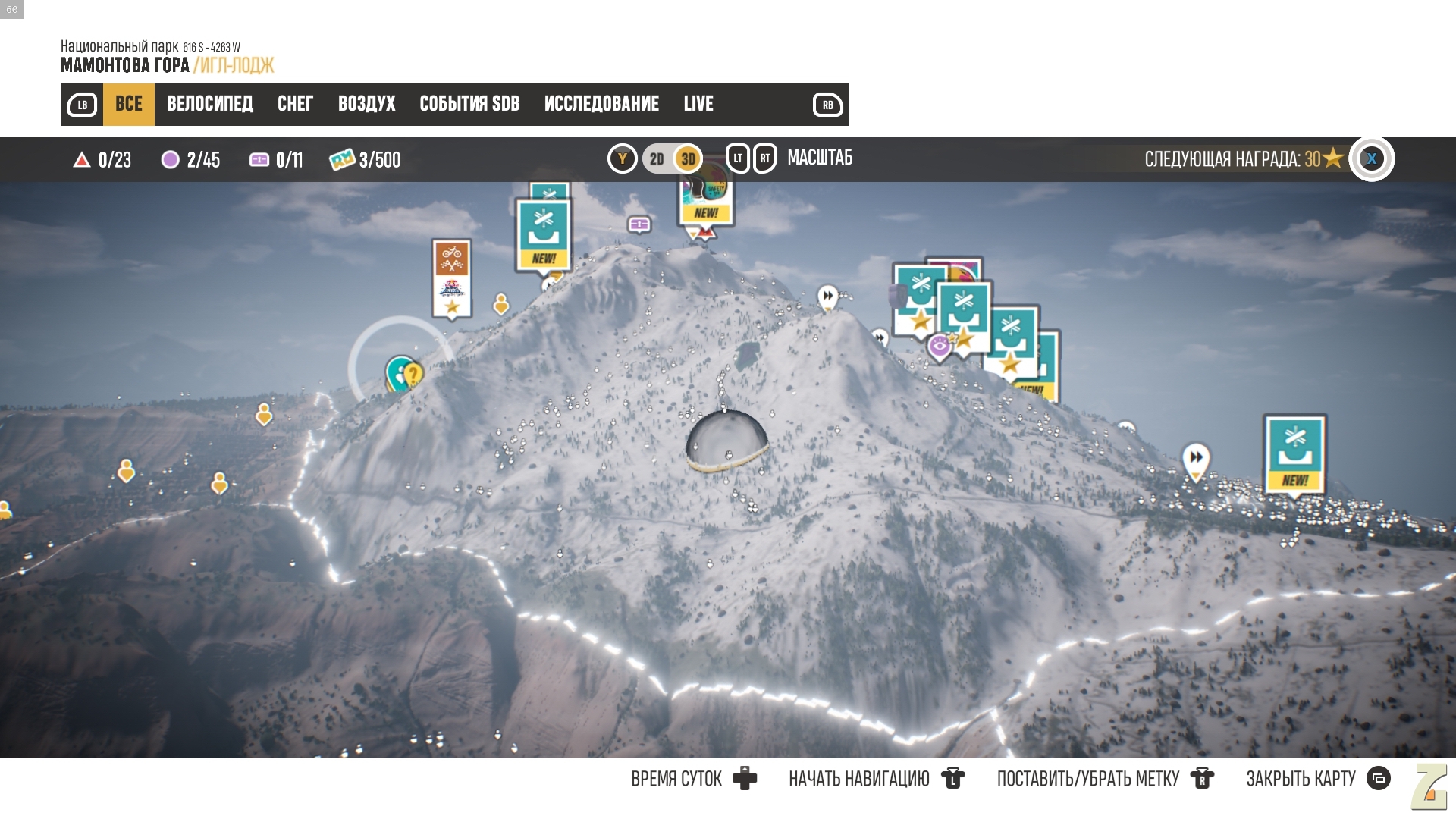Show the ВОЗДУХ events tab
1456x819 pixels.
(x=366, y=104)
